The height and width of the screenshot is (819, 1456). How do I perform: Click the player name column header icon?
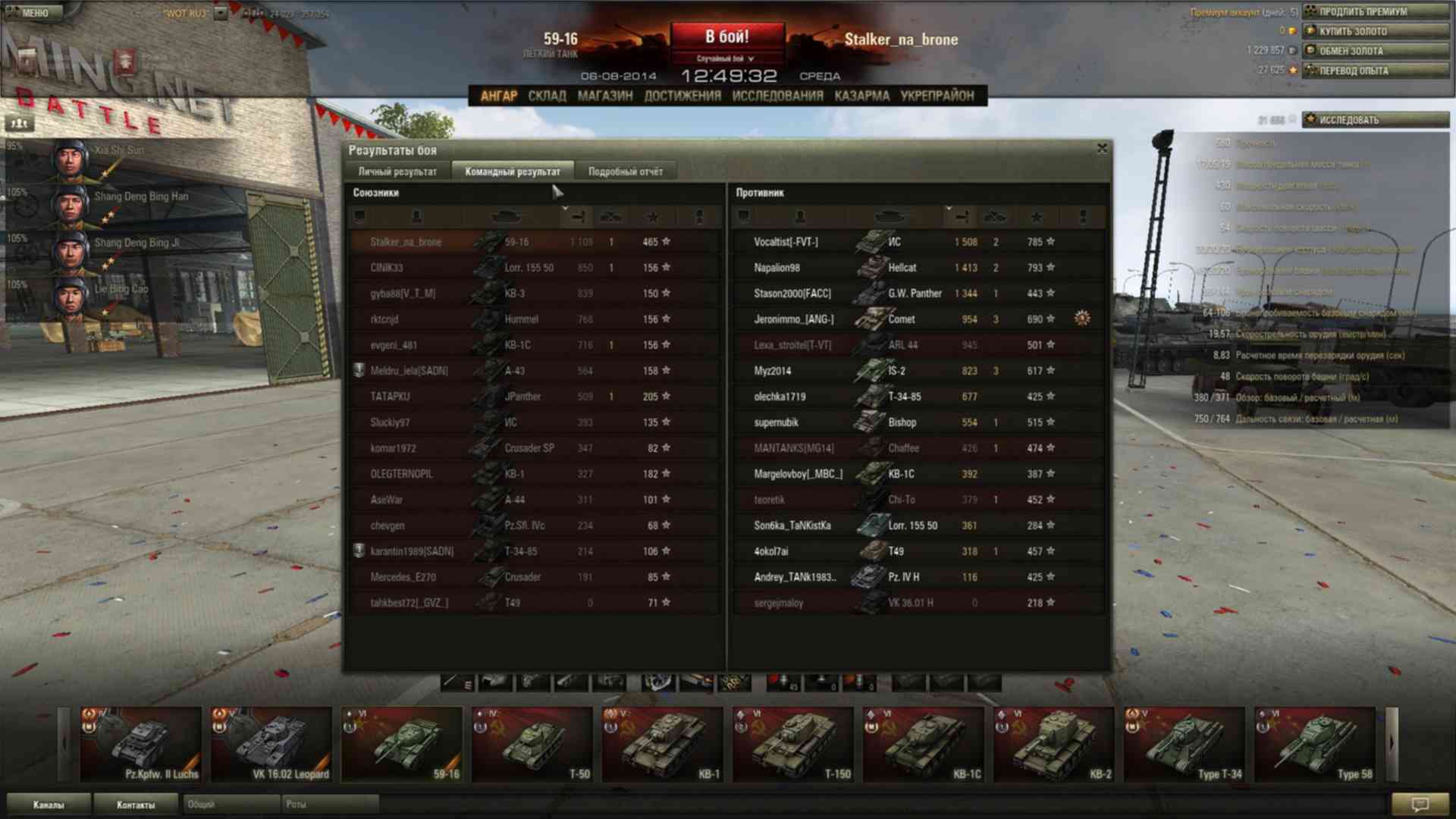[x=416, y=218]
